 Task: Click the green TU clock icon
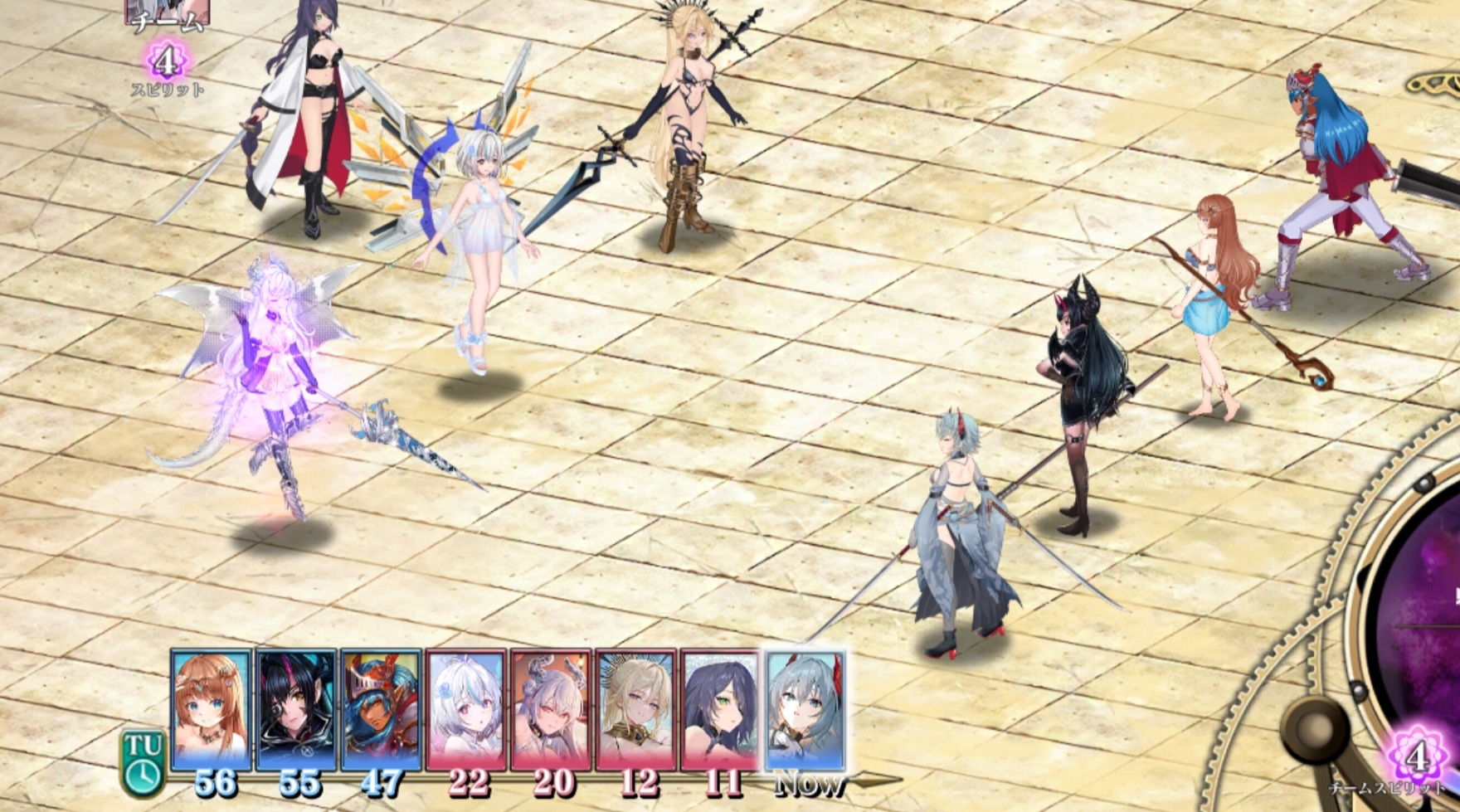click(x=144, y=761)
